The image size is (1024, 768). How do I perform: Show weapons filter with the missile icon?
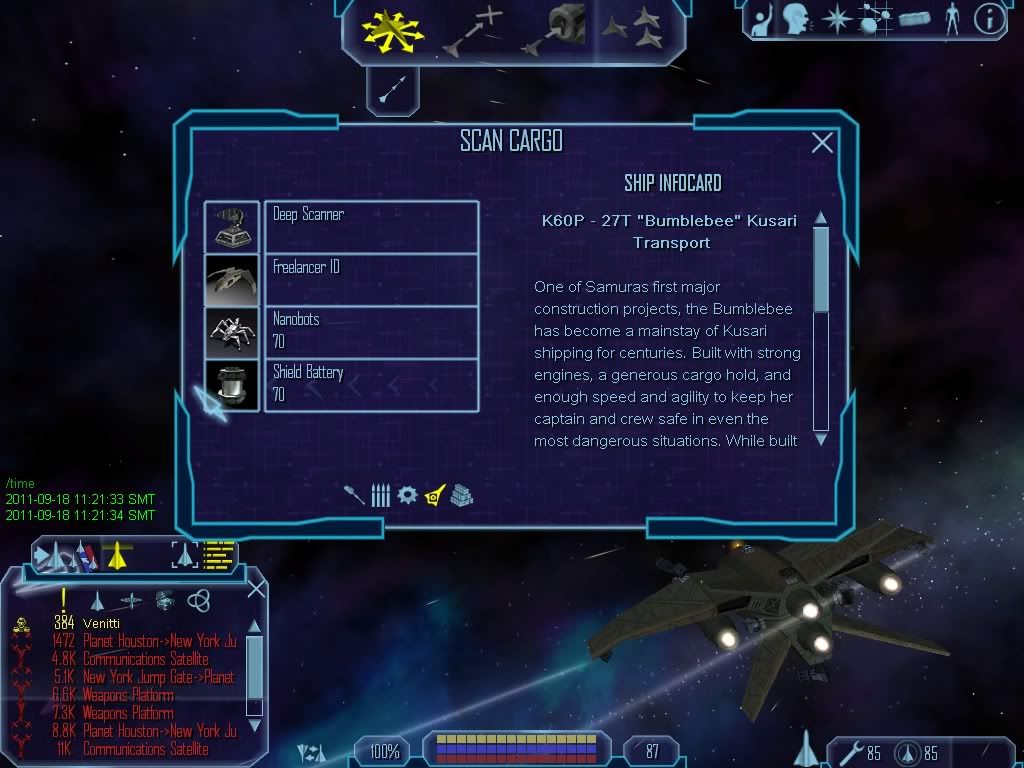pos(355,495)
